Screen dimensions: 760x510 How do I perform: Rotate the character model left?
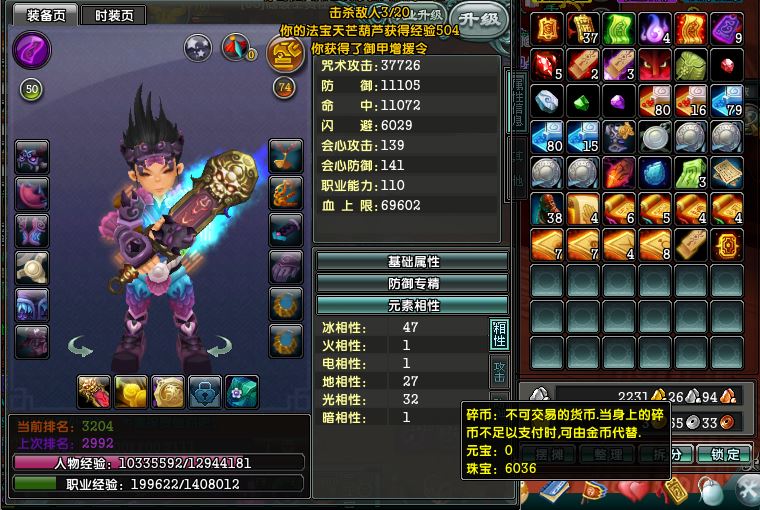81,348
